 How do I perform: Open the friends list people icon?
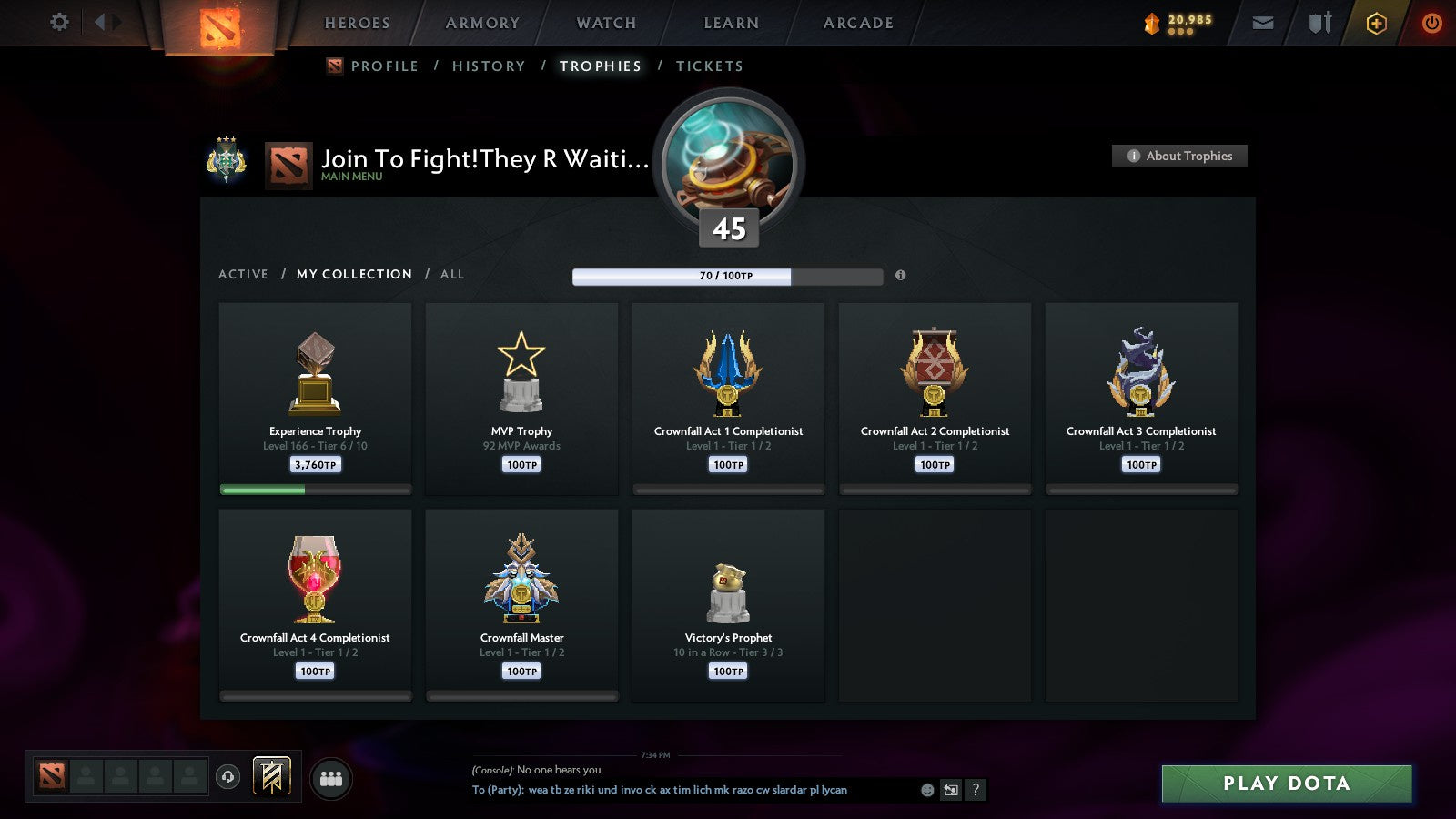(331, 775)
